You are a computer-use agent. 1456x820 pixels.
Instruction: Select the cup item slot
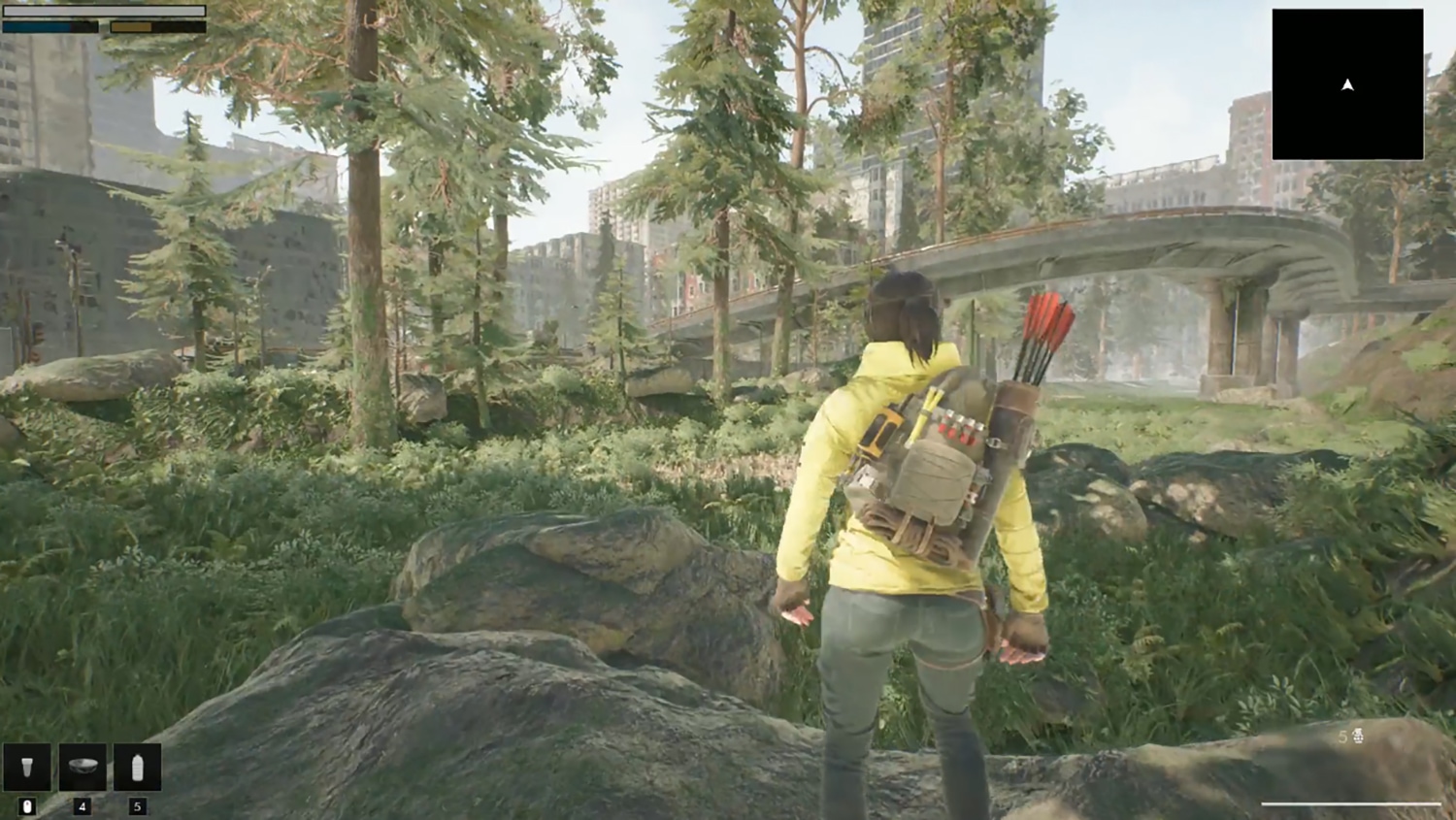(x=27, y=768)
